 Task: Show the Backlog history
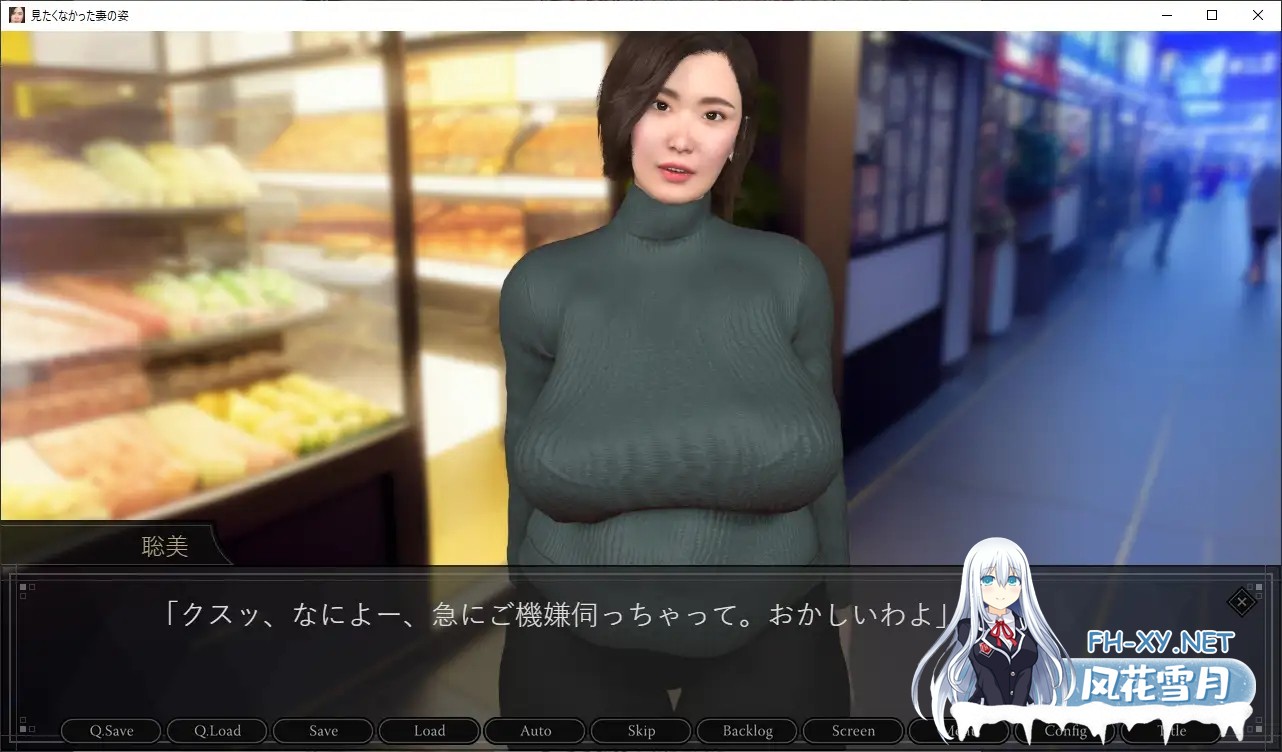pos(747,731)
